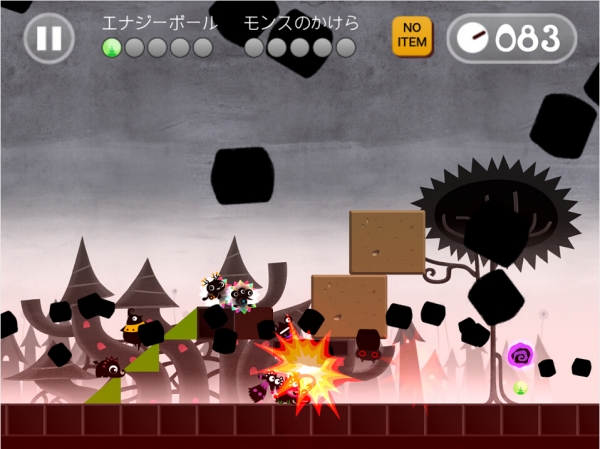
Task: Pause the game with the pause button
Action: tap(48, 39)
